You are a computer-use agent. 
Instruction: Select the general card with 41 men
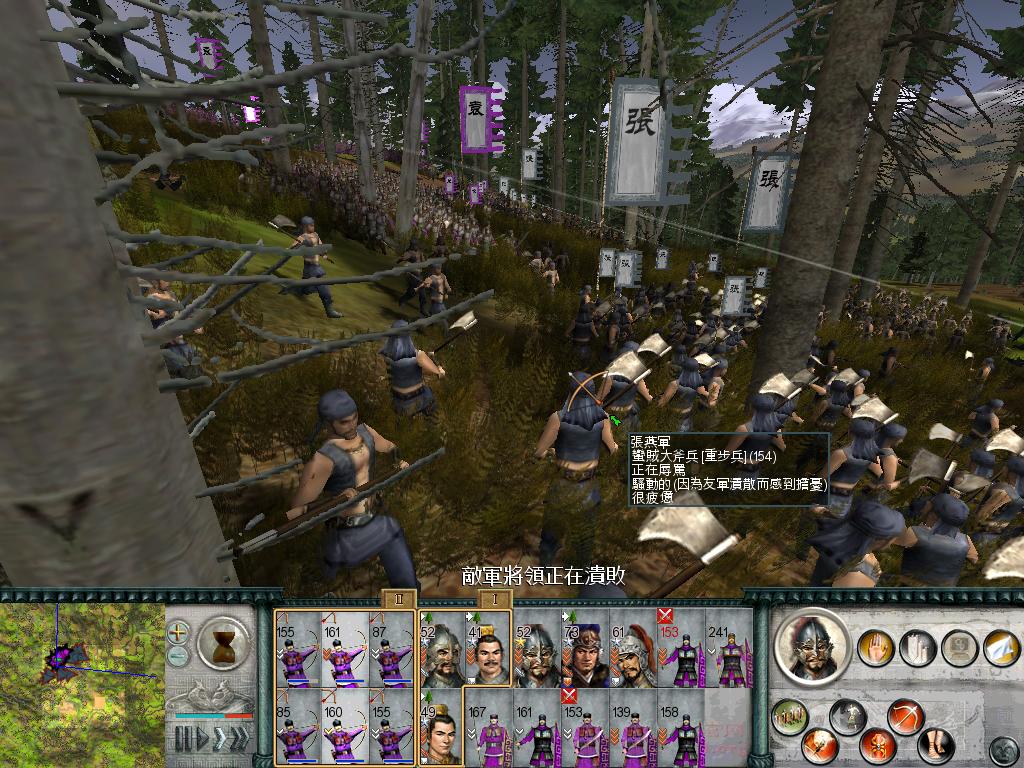pos(487,648)
